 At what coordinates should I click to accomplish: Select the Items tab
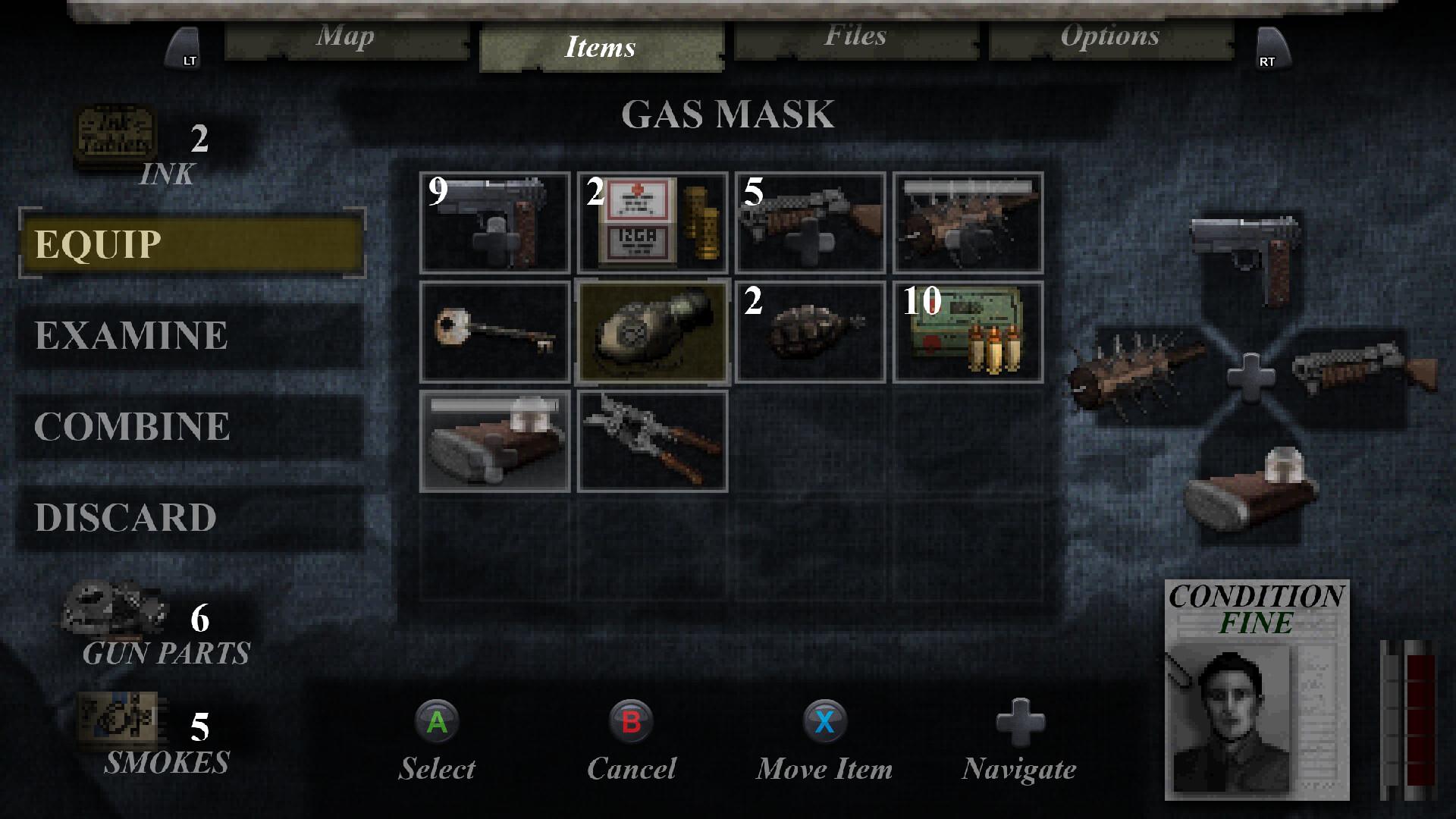(601, 48)
